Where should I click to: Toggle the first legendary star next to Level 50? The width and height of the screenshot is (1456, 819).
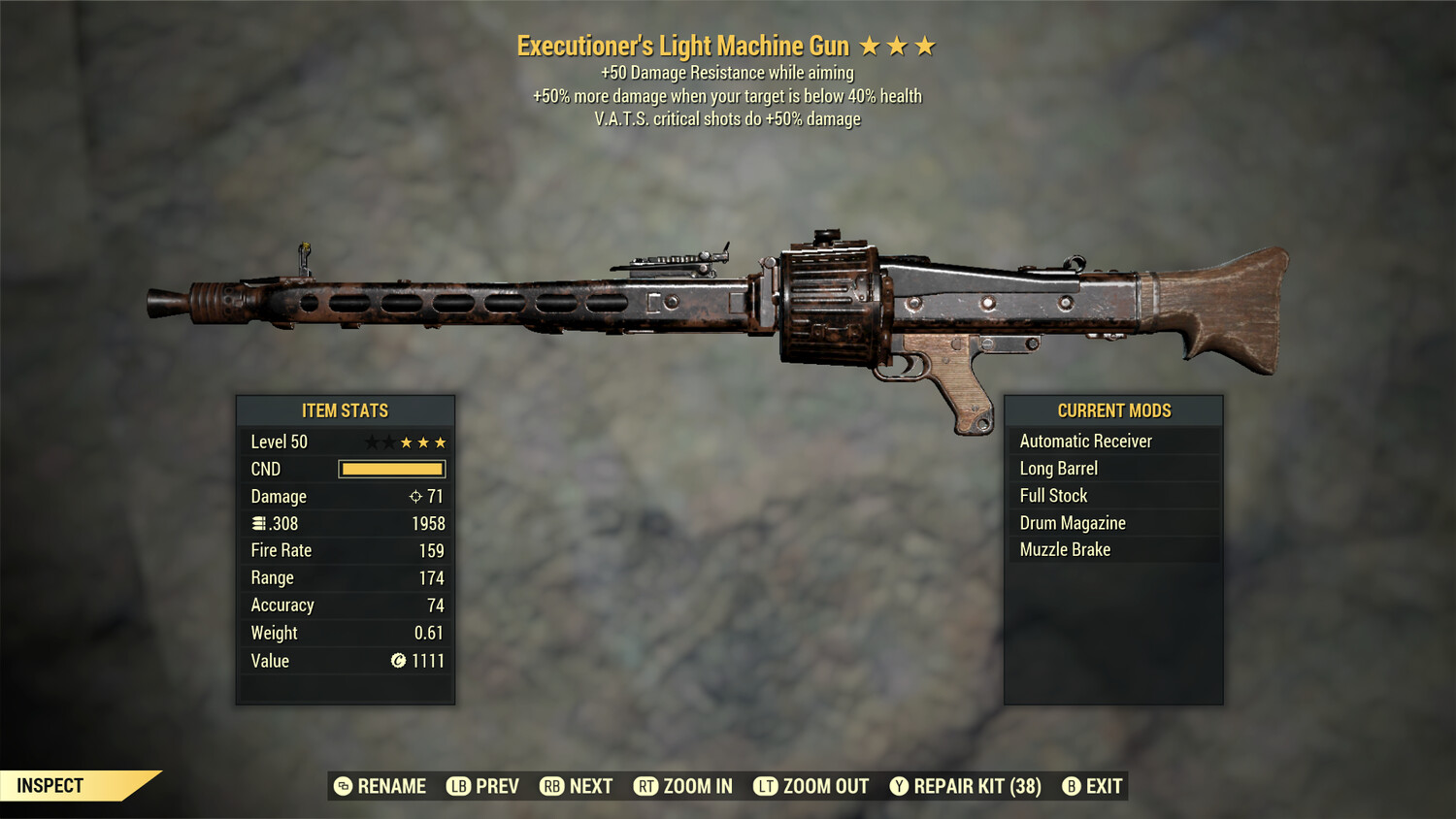(372, 442)
